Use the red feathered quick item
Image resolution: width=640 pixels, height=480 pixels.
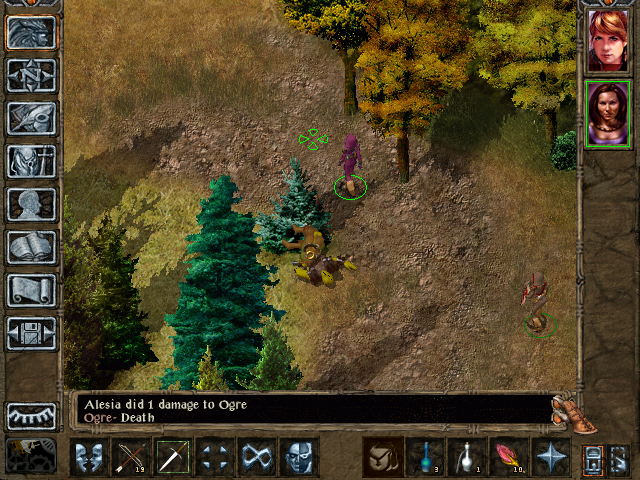tap(509, 458)
